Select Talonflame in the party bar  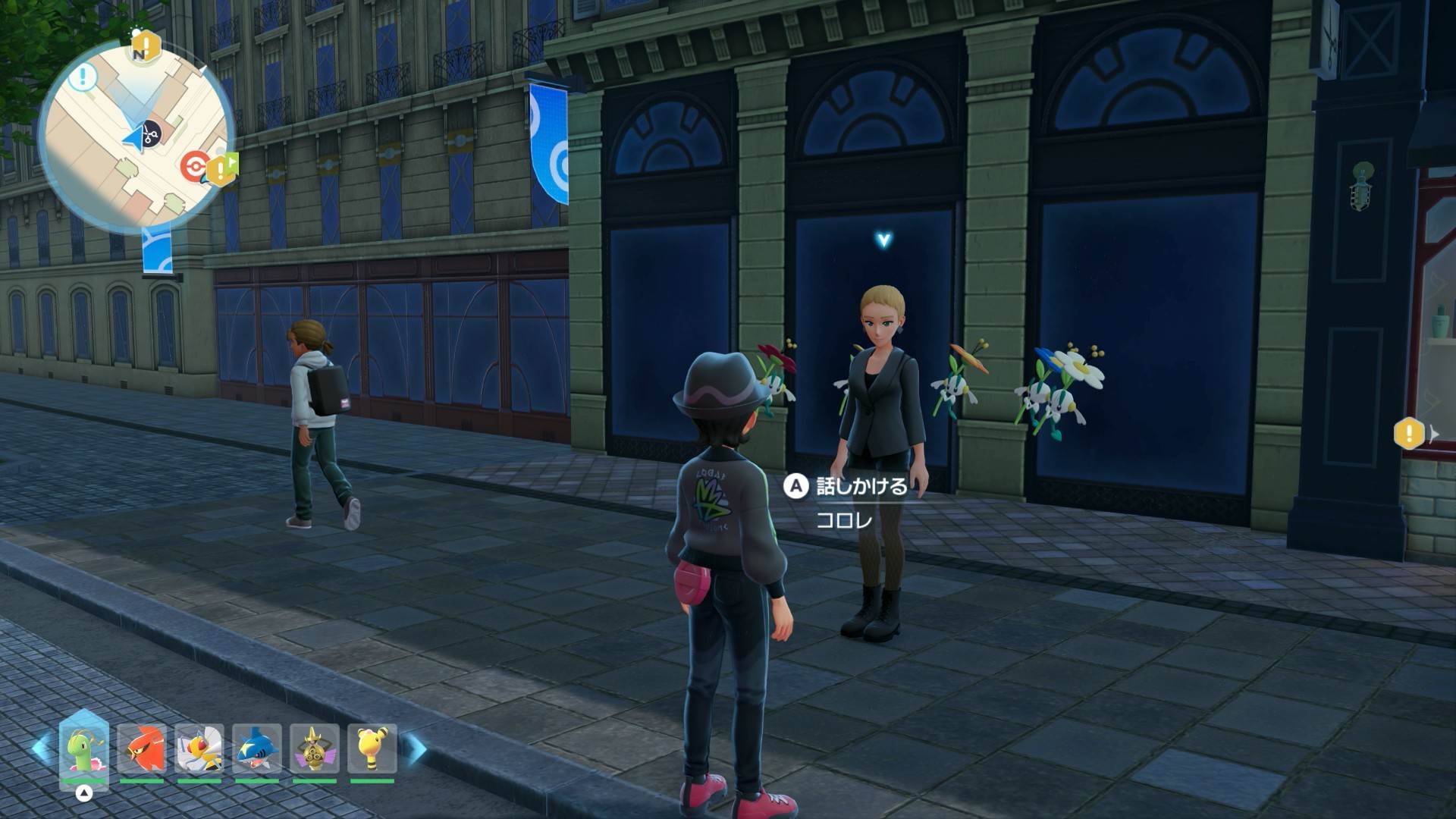(142, 749)
